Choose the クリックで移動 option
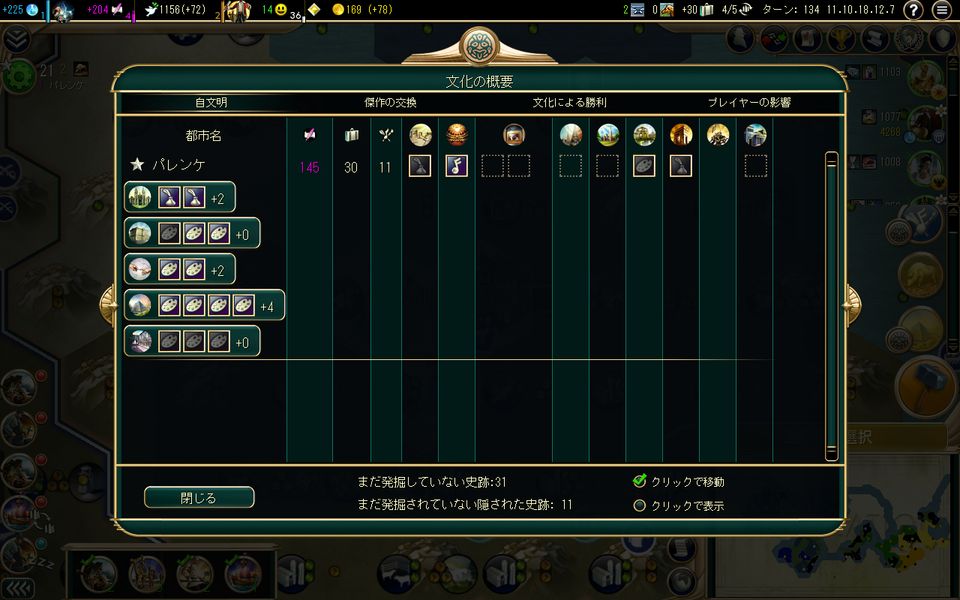The width and height of the screenshot is (960, 600). [640, 481]
